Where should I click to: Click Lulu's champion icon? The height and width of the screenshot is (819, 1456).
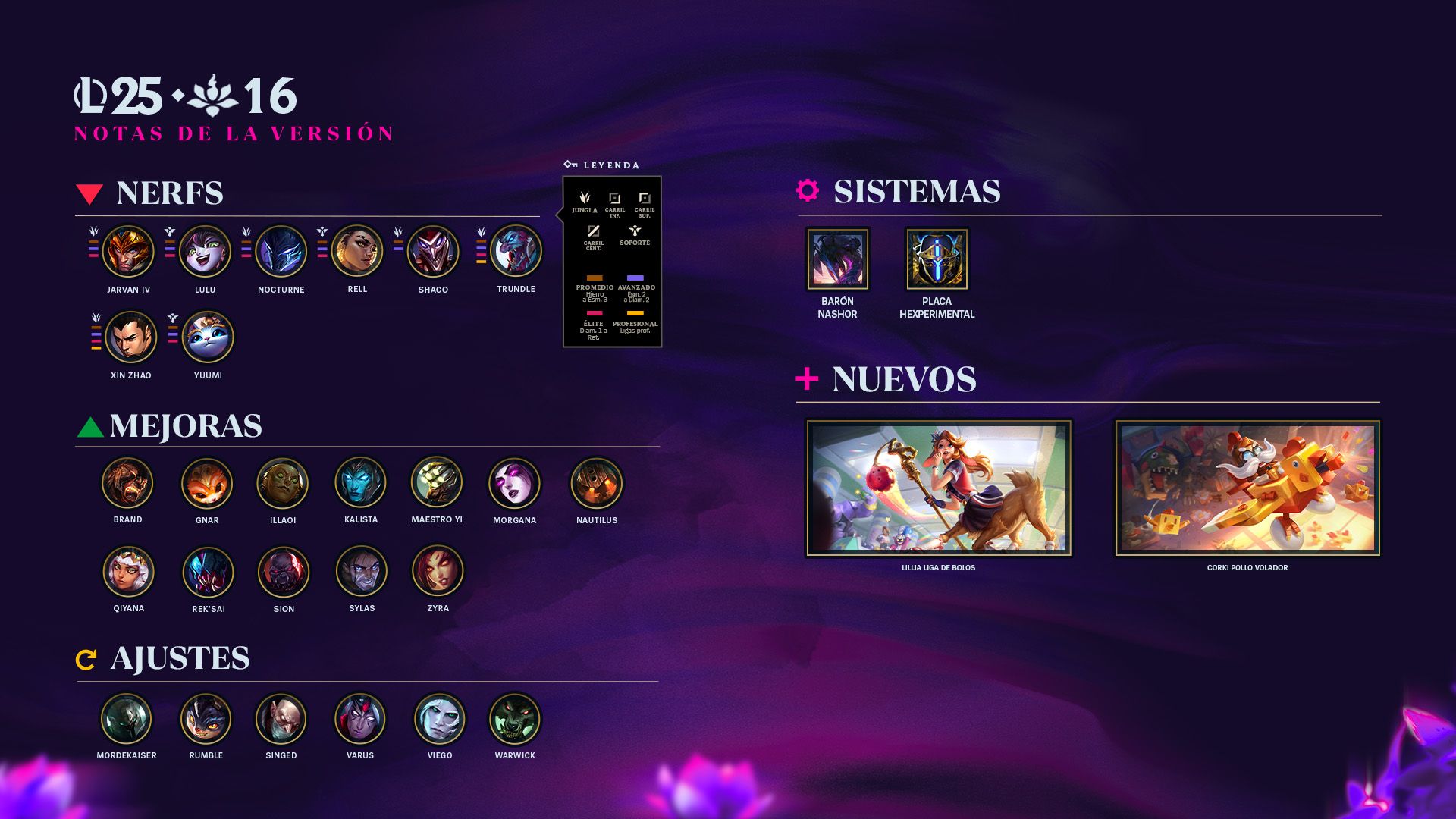[205, 251]
